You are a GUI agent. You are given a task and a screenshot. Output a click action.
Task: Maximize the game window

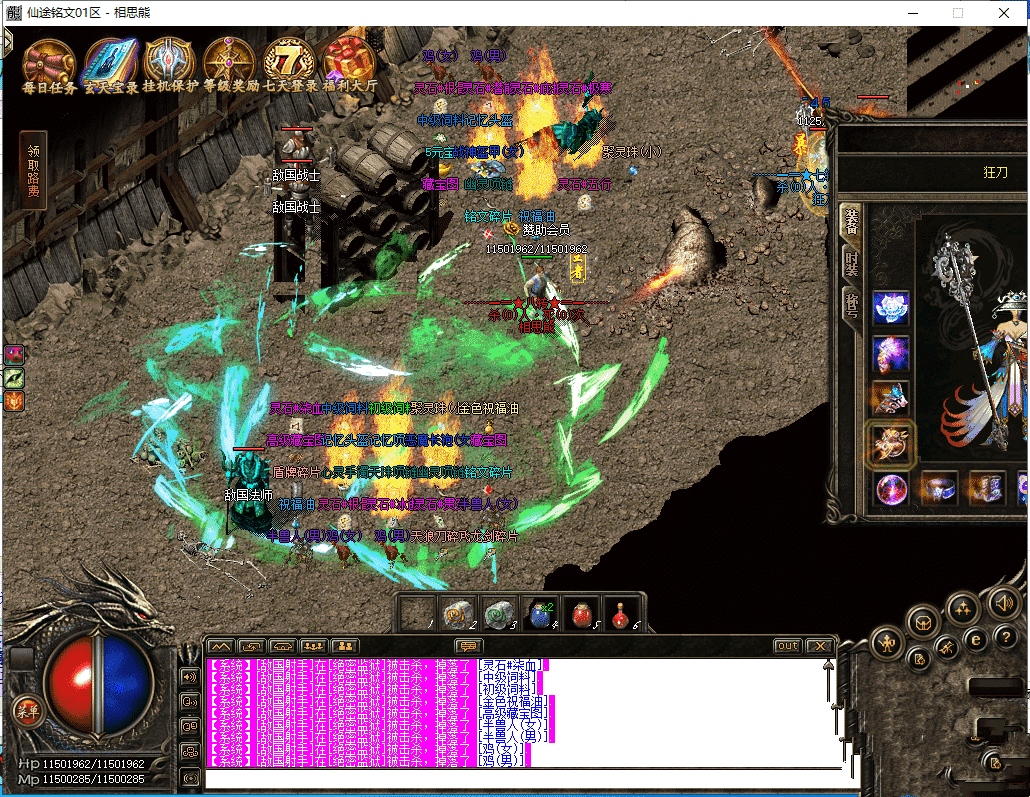point(958,13)
